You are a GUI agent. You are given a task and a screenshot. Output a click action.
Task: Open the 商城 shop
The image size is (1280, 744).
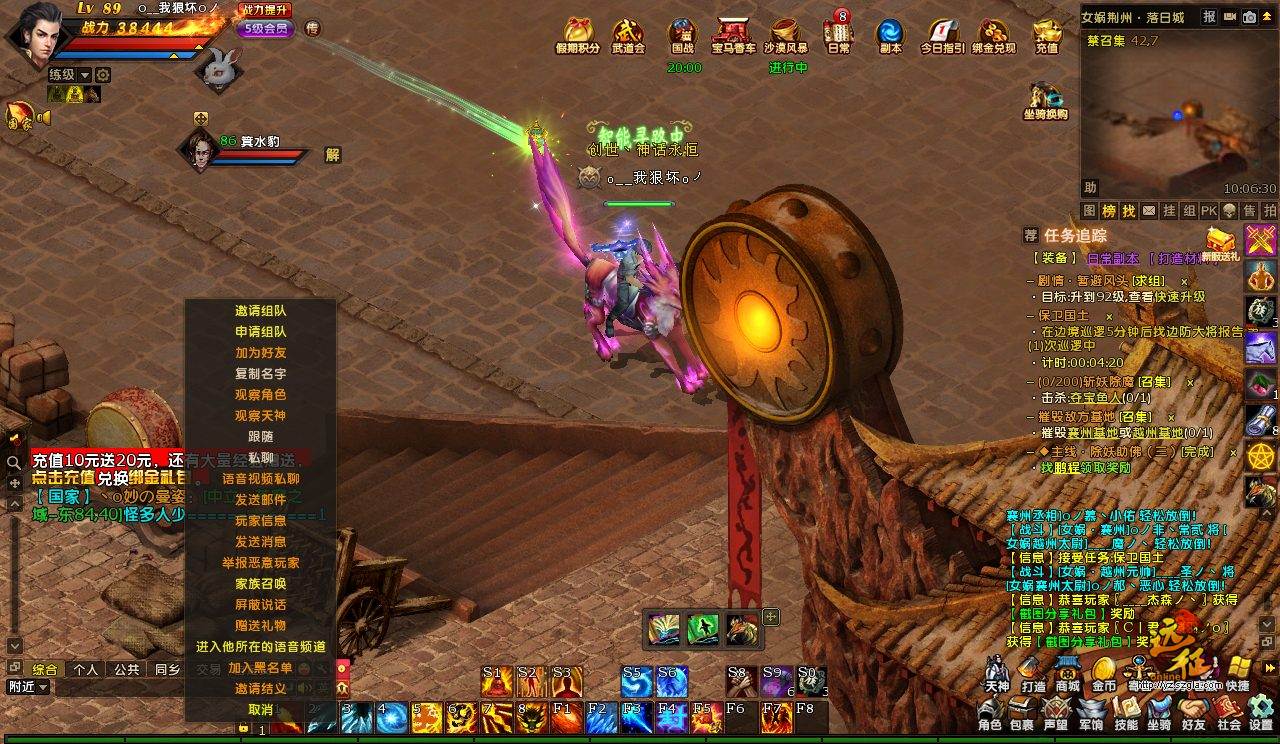click(x=1067, y=674)
